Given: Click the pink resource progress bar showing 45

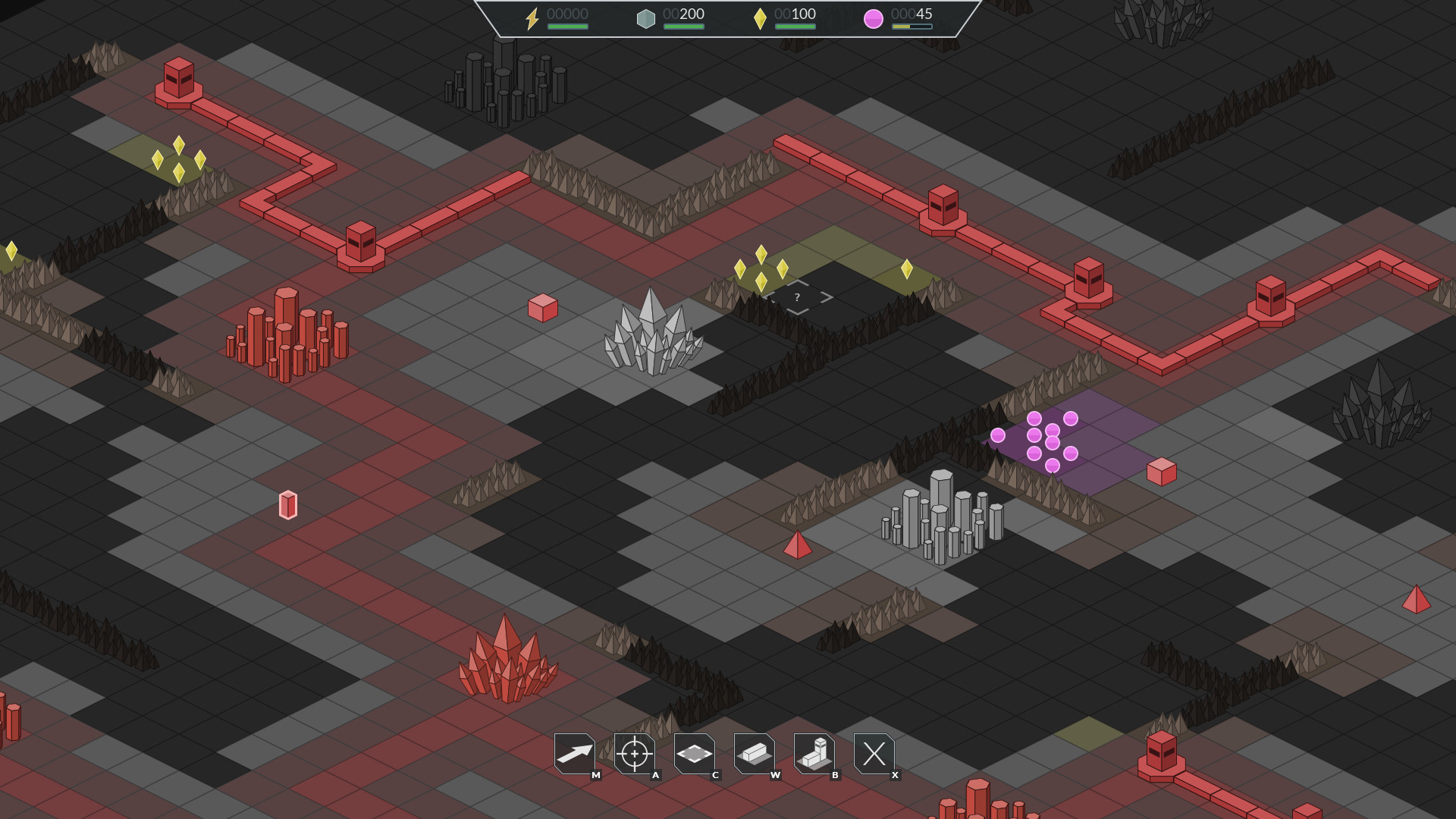Looking at the screenshot, I should (x=912, y=27).
